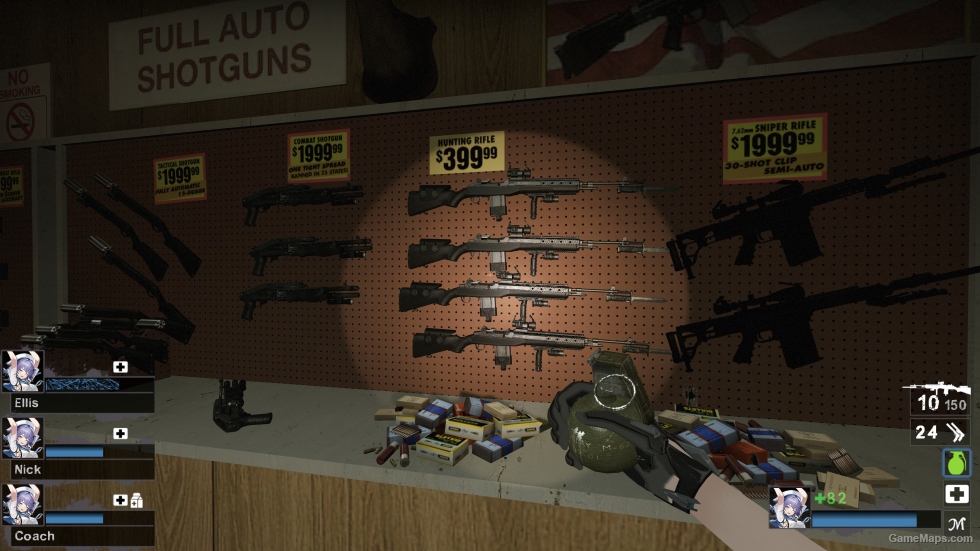Choose the first aid kit slot
Viewport: 980px width, 551px height.
[956, 494]
